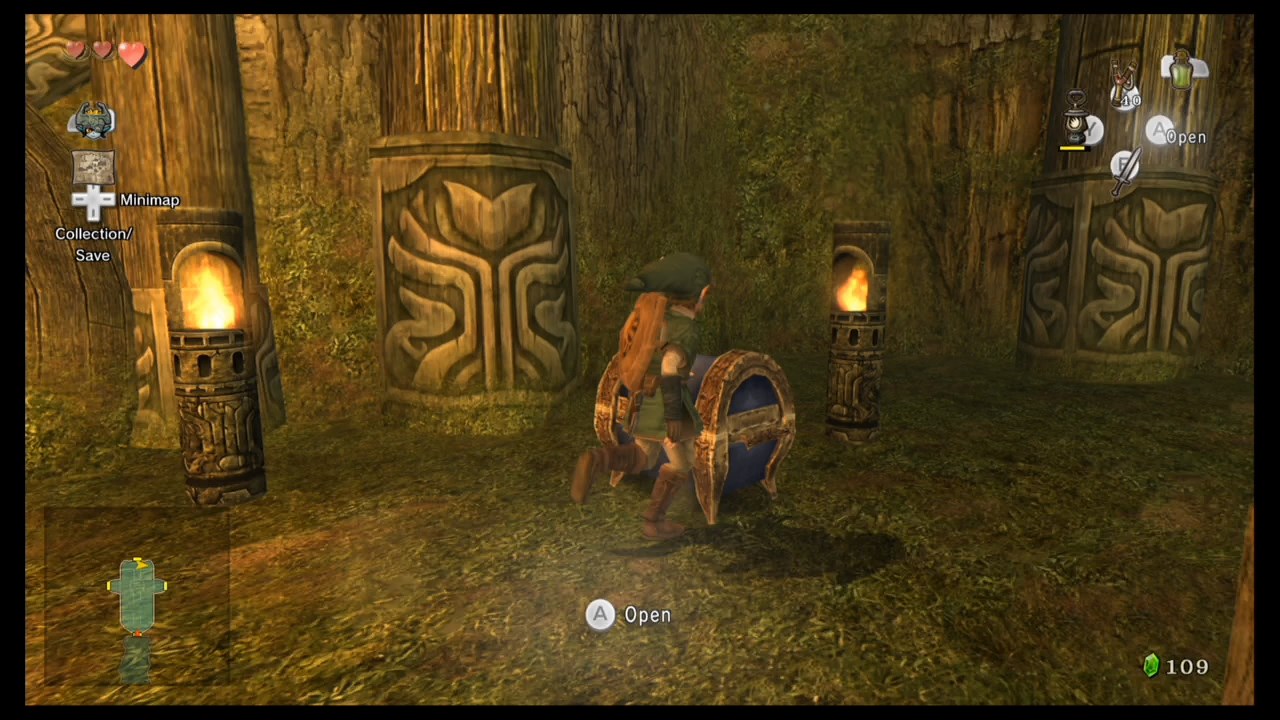This screenshot has height=720, width=1280.
Task: Select the Minimap label
Action: click(x=149, y=200)
